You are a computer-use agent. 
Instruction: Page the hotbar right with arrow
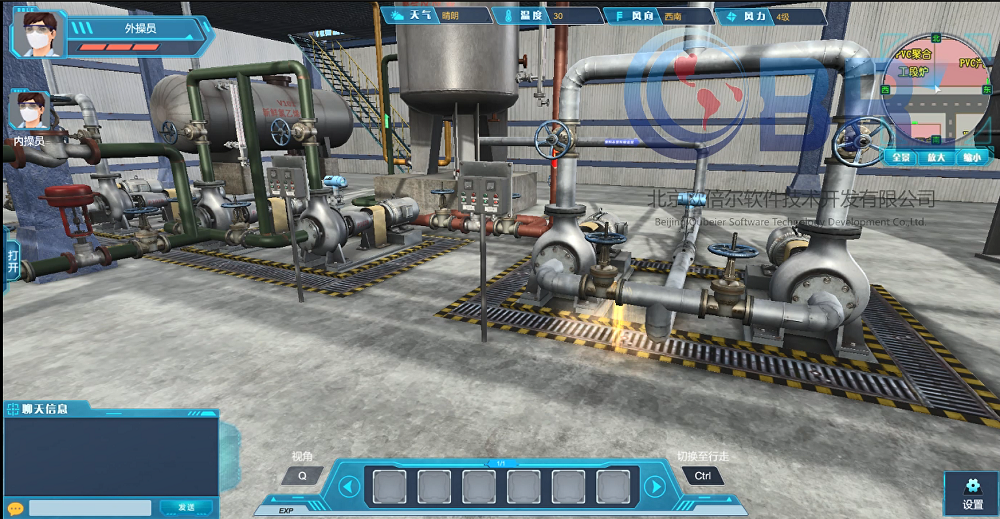click(654, 487)
